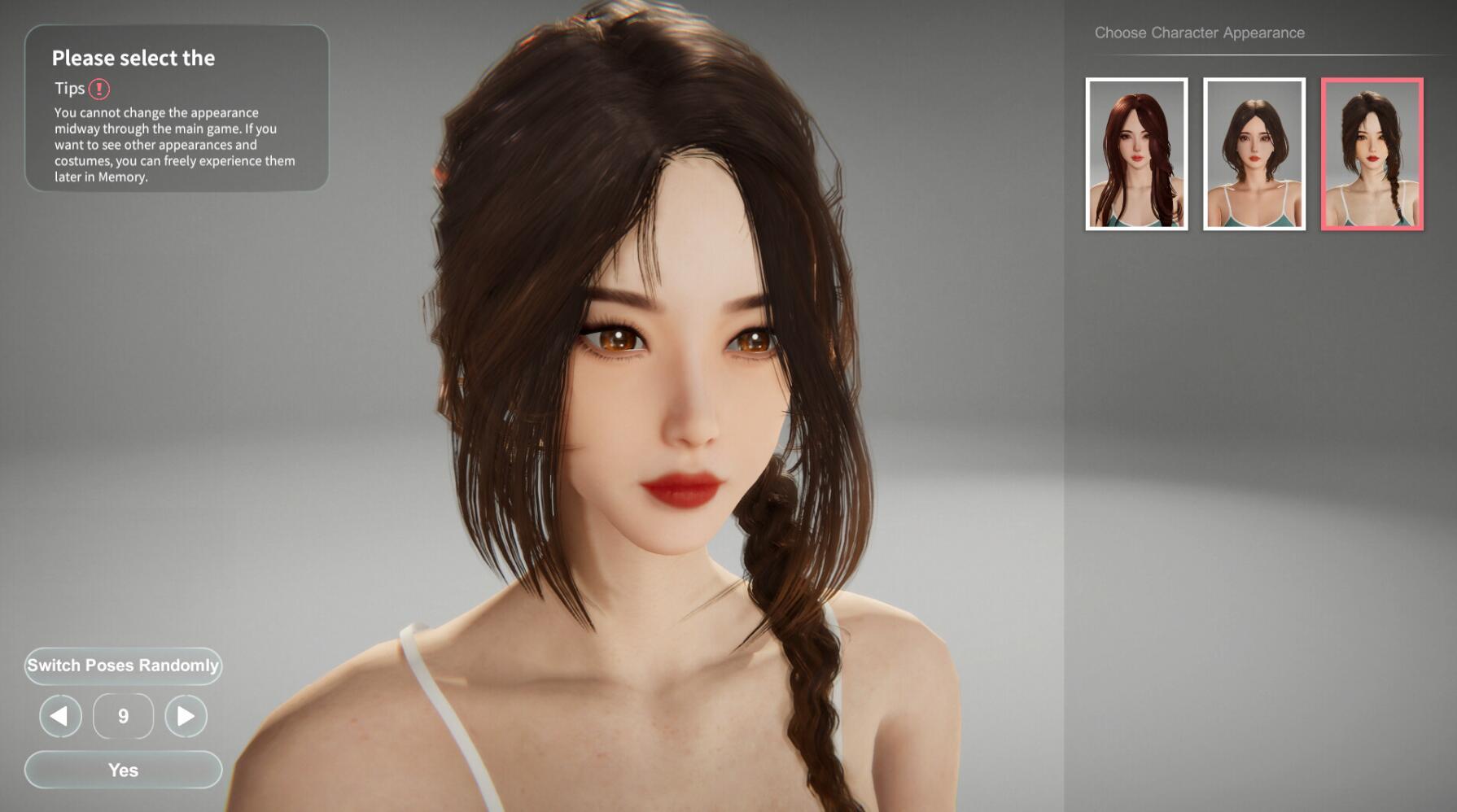This screenshot has width=1457, height=812.
Task: Click the pose number 9 indicator
Action: click(122, 717)
